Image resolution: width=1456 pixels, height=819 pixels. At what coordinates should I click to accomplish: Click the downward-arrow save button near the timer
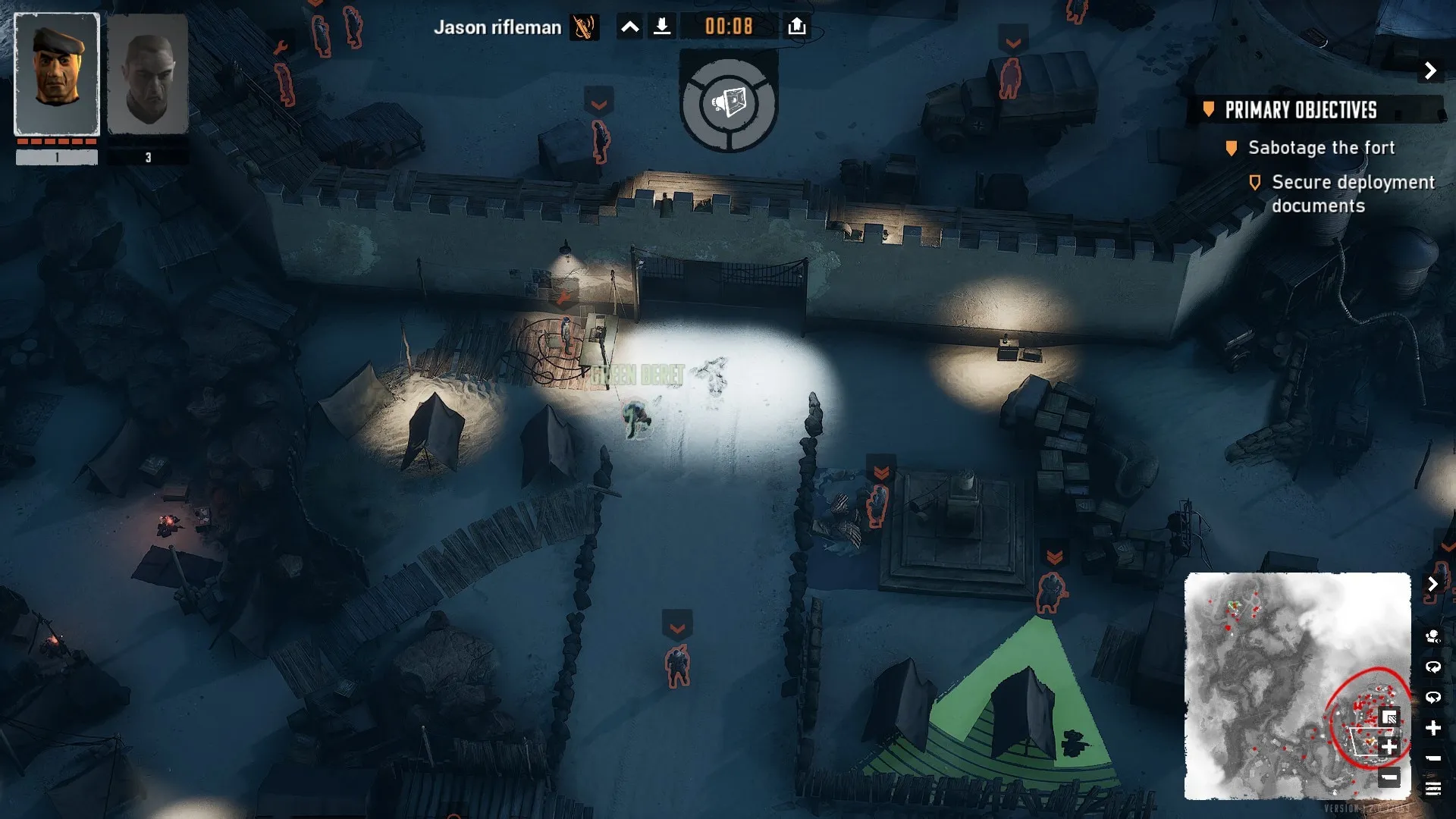pos(662,27)
